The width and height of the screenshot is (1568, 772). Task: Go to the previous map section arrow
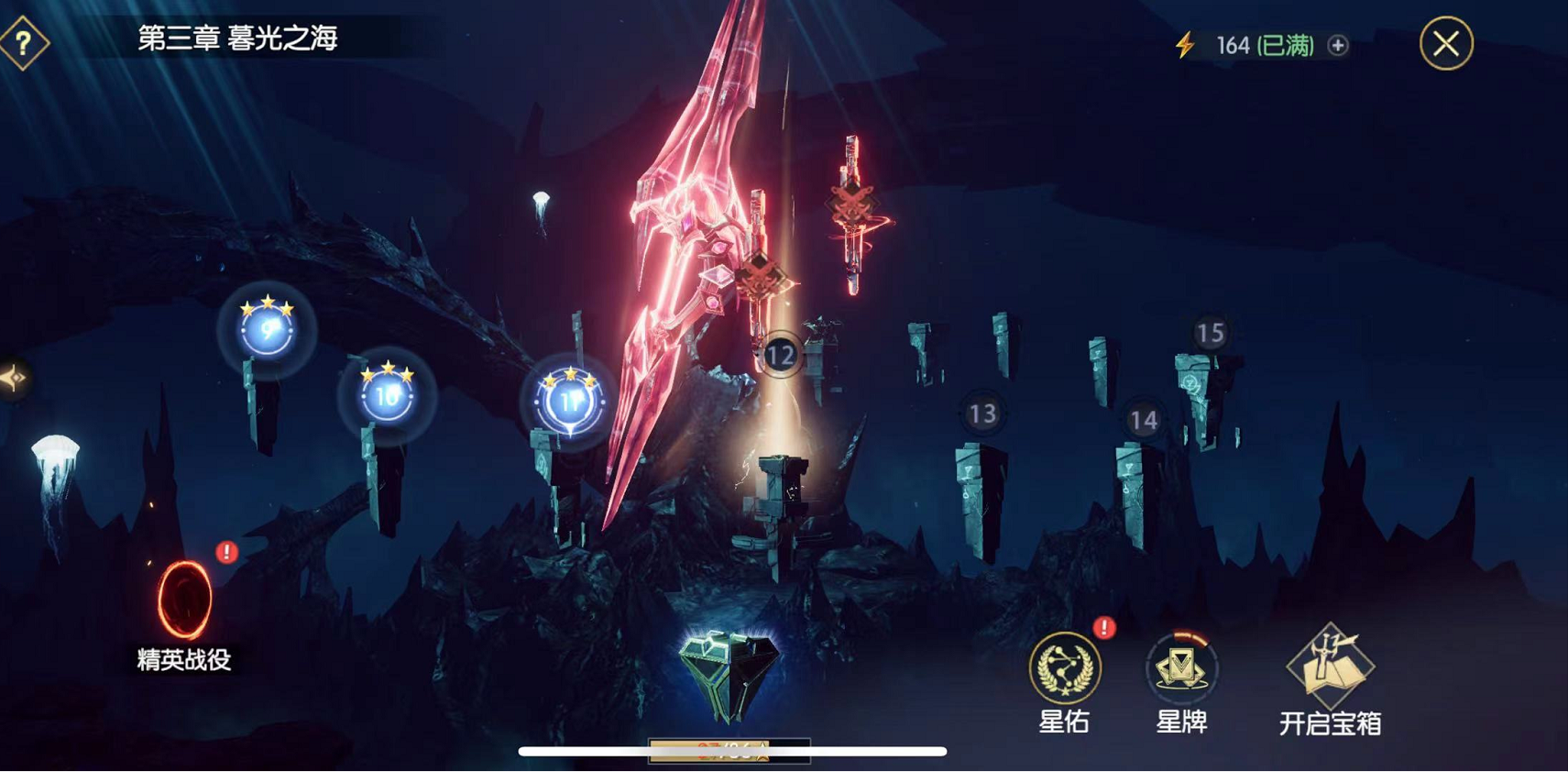[x=13, y=378]
